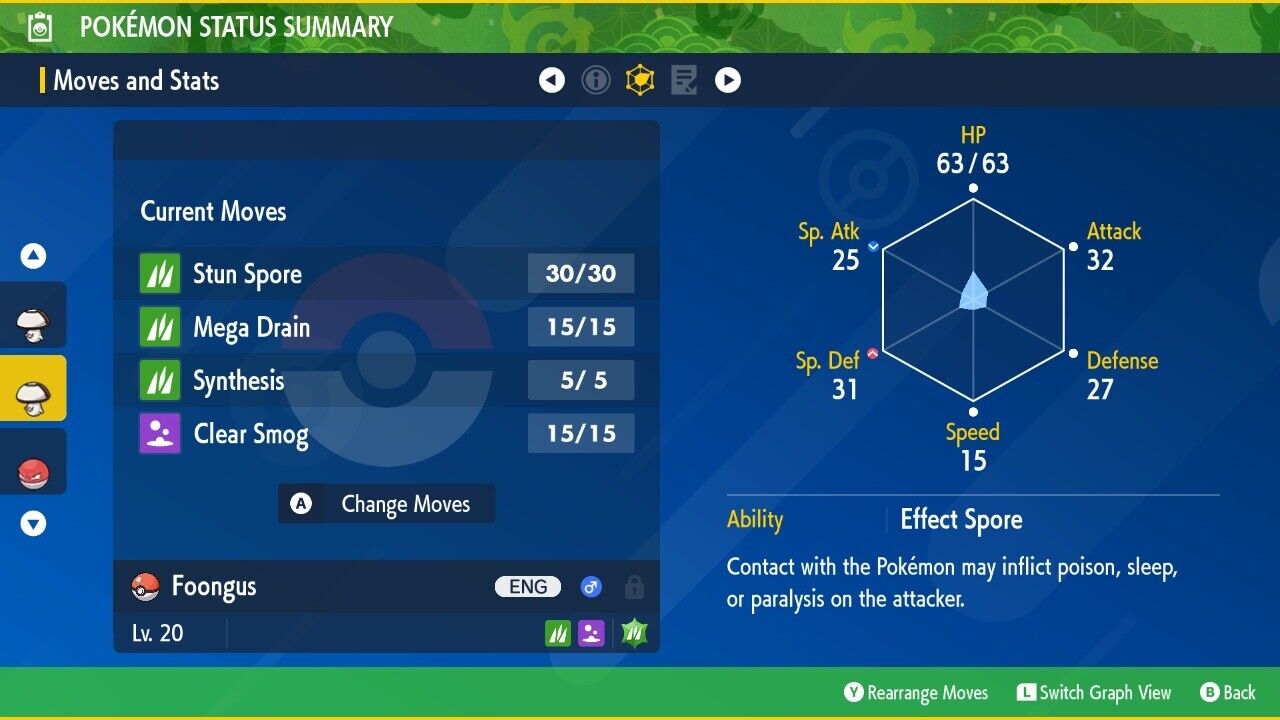Choose the Synthesis move row
The height and width of the screenshot is (720, 1280).
coord(386,381)
